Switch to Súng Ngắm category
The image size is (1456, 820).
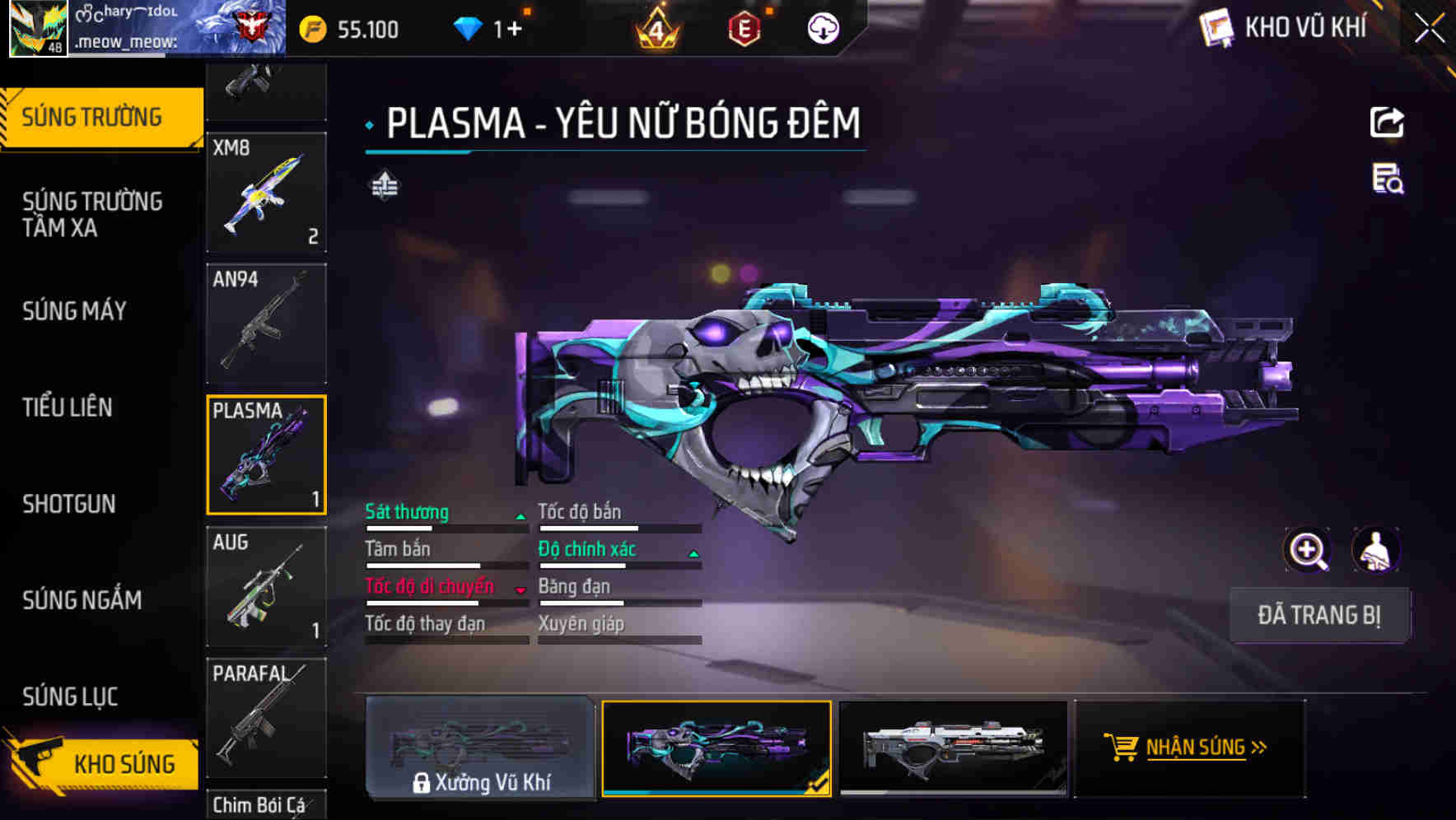[82, 600]
